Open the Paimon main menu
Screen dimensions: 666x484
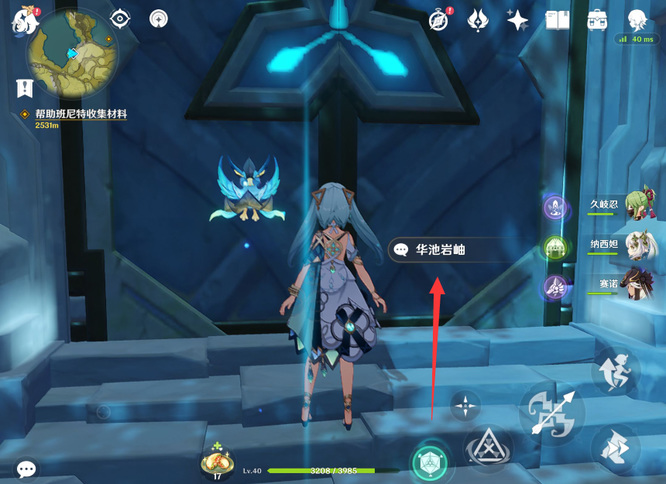tap(22, 22)
